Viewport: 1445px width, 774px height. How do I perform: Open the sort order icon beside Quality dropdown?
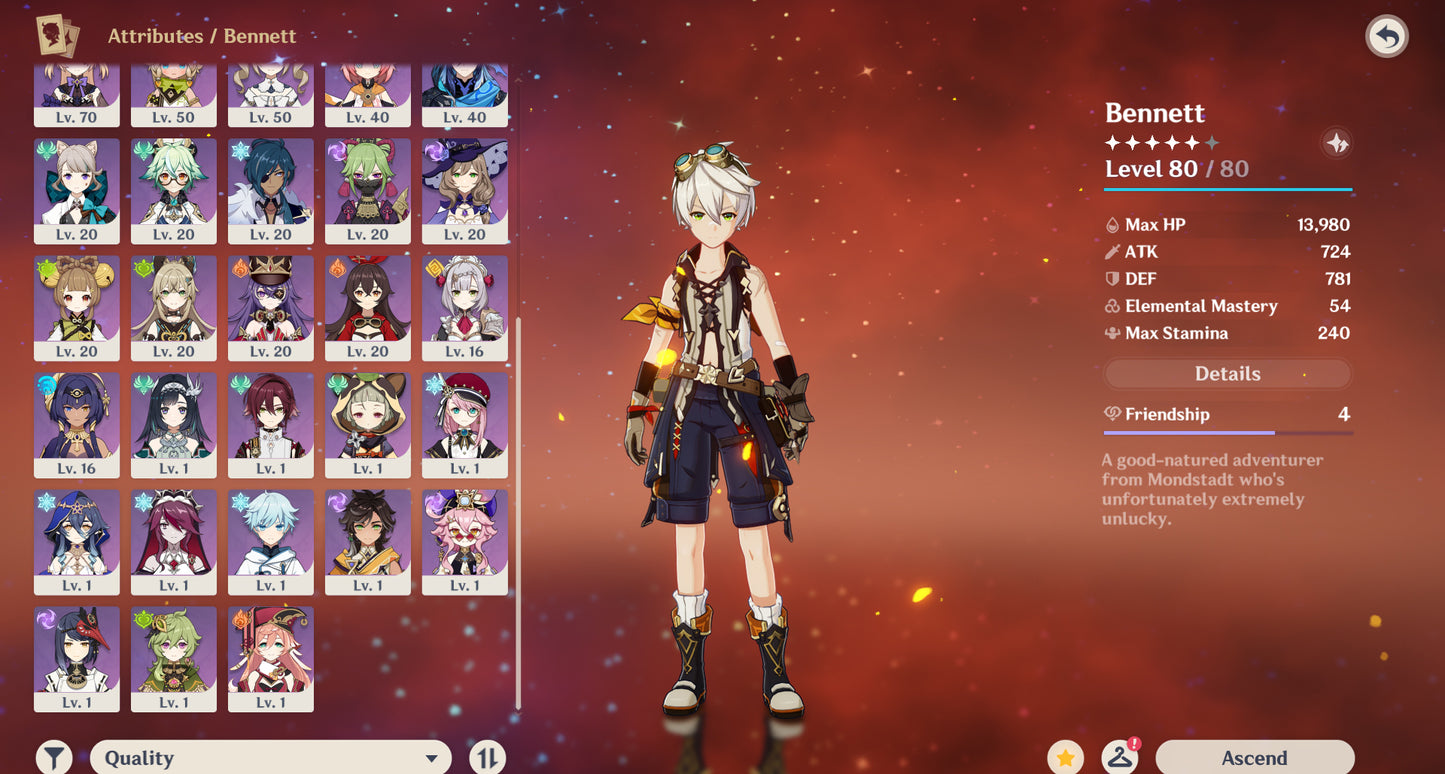(x=487, y=757)
